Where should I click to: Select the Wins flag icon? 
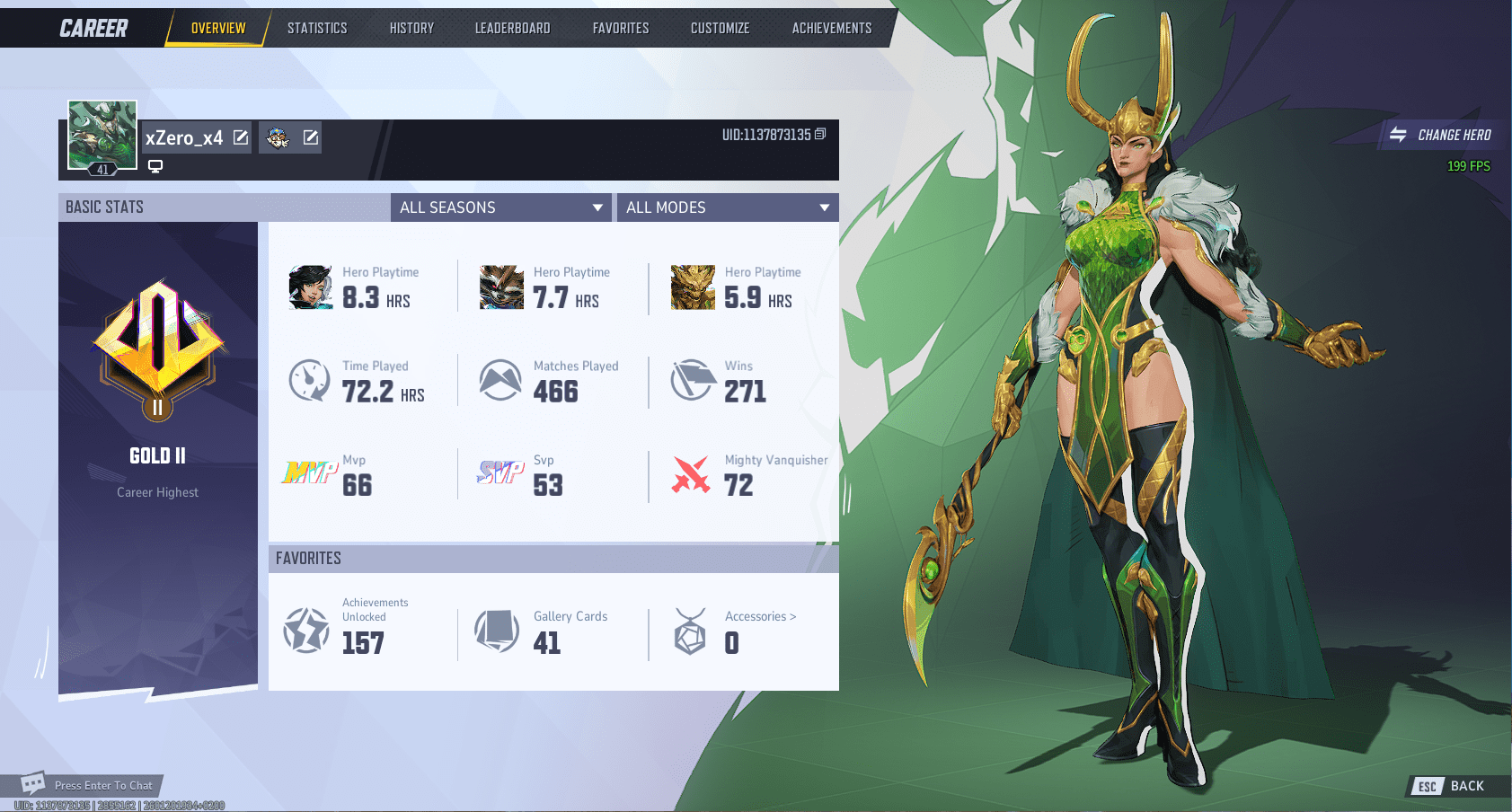pos(692,380)
